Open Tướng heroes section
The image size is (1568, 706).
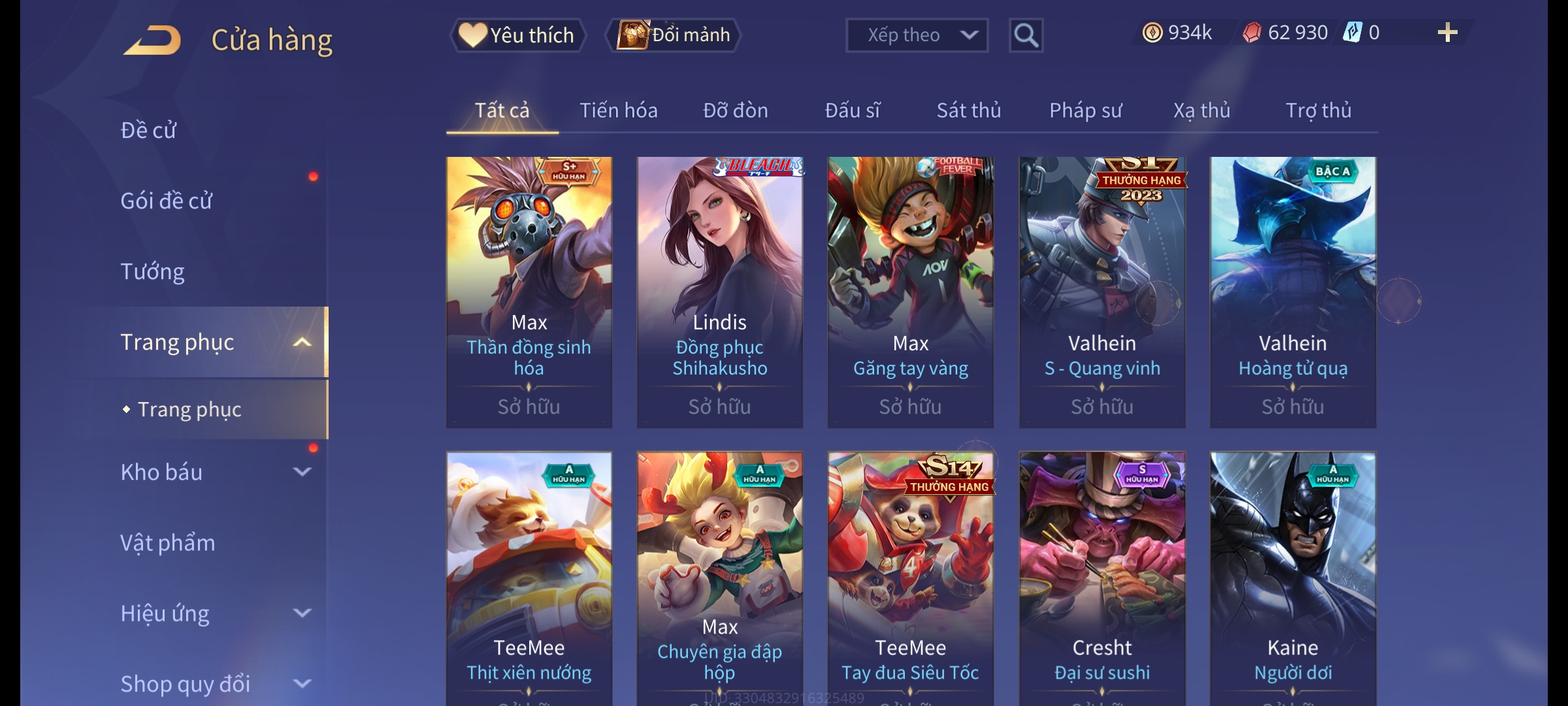(152, 271)
